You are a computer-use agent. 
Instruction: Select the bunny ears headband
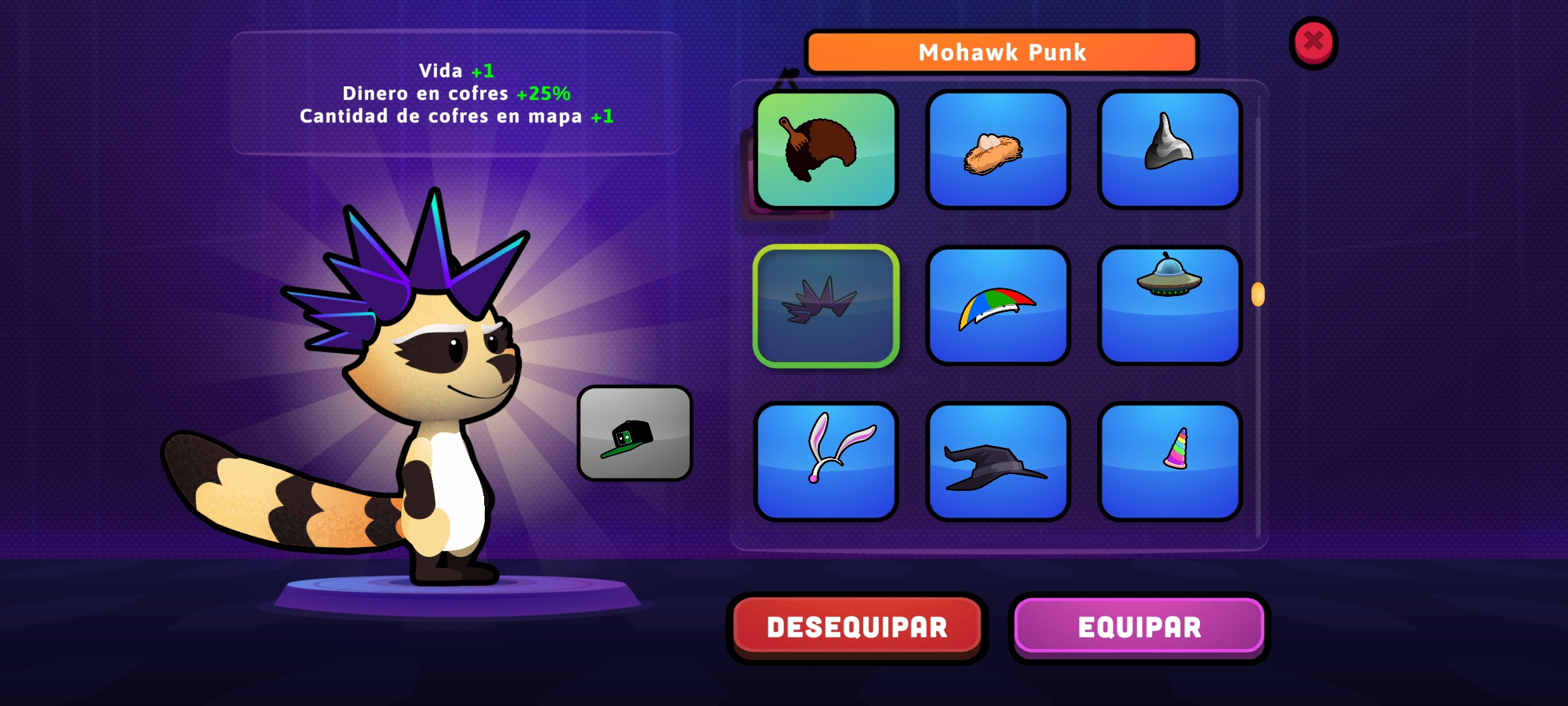click(x=826, y=462)
